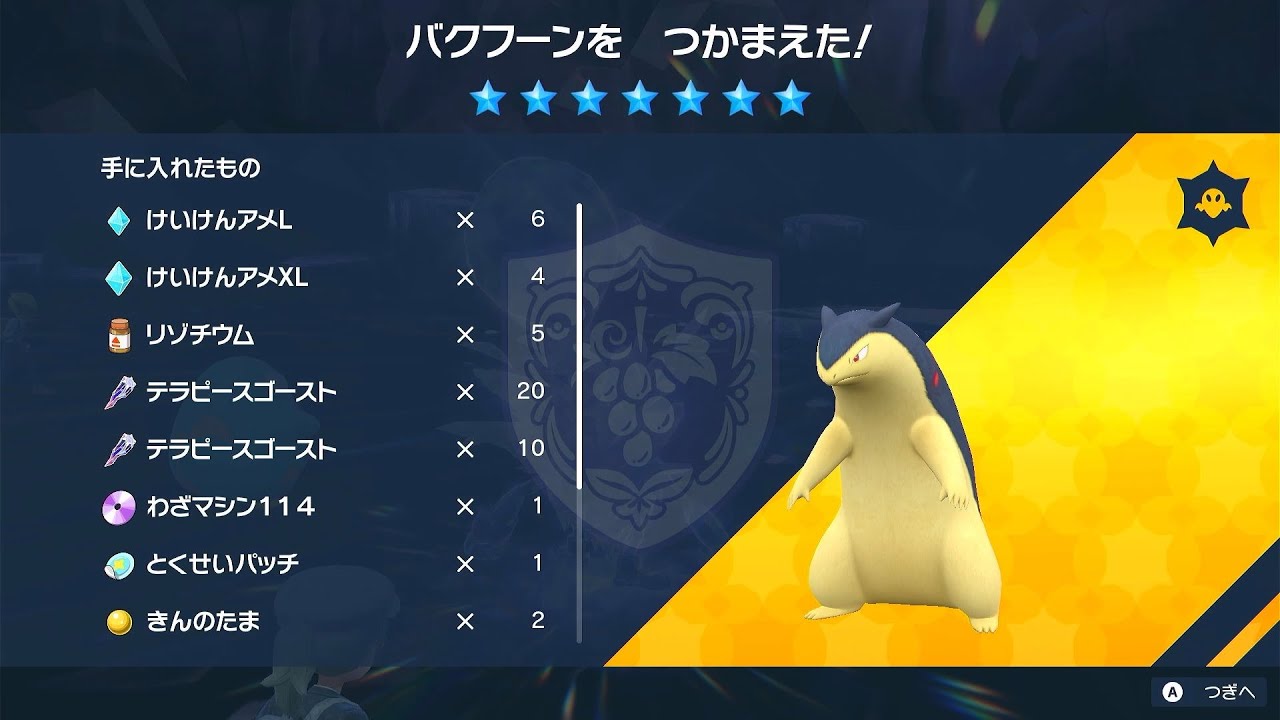The height and width of the screenshot is (720, 1280).
Task: Click the seventh blue star
Action: 793,100
